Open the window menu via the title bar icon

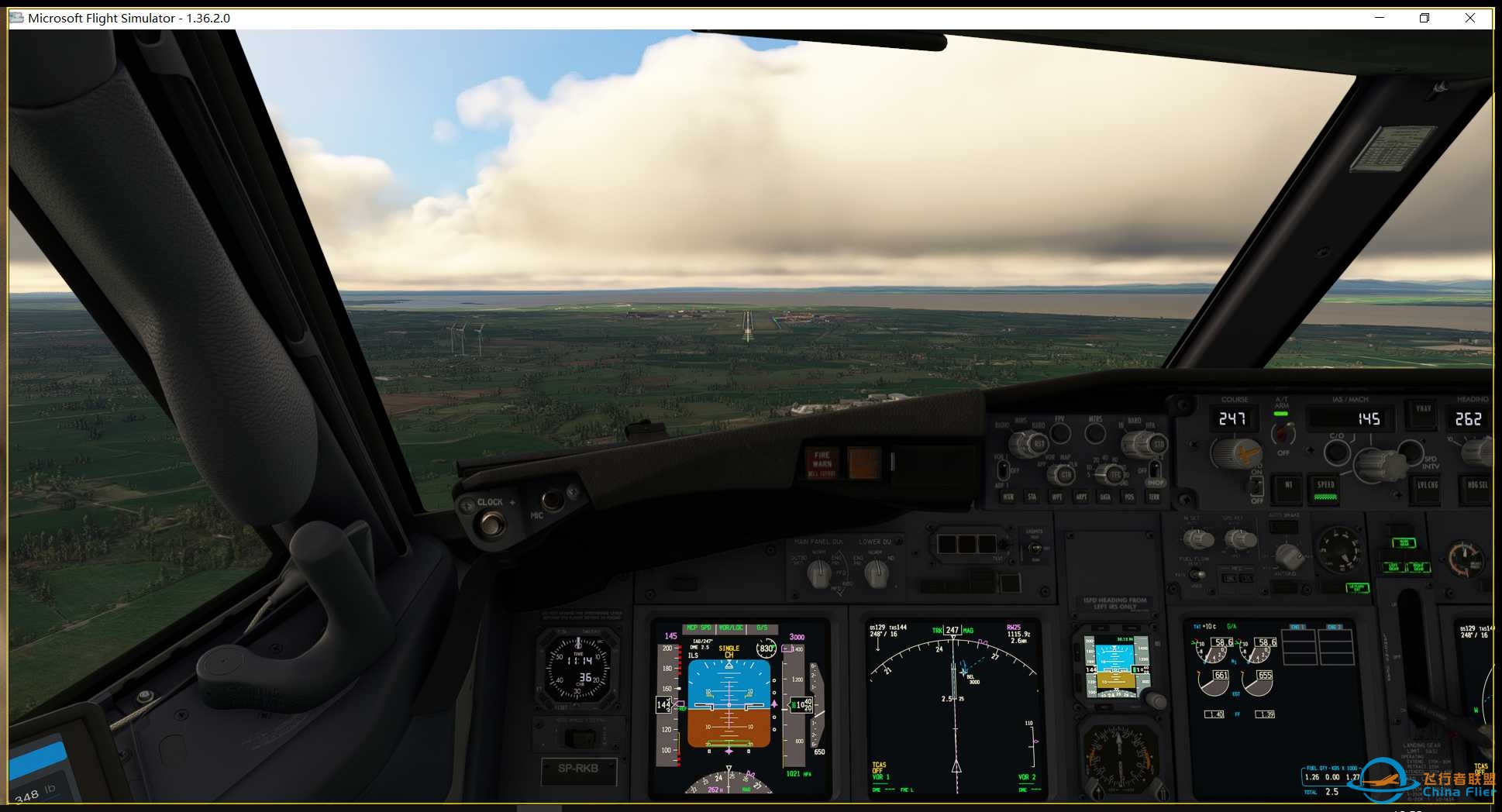click(x=16, y=18)
